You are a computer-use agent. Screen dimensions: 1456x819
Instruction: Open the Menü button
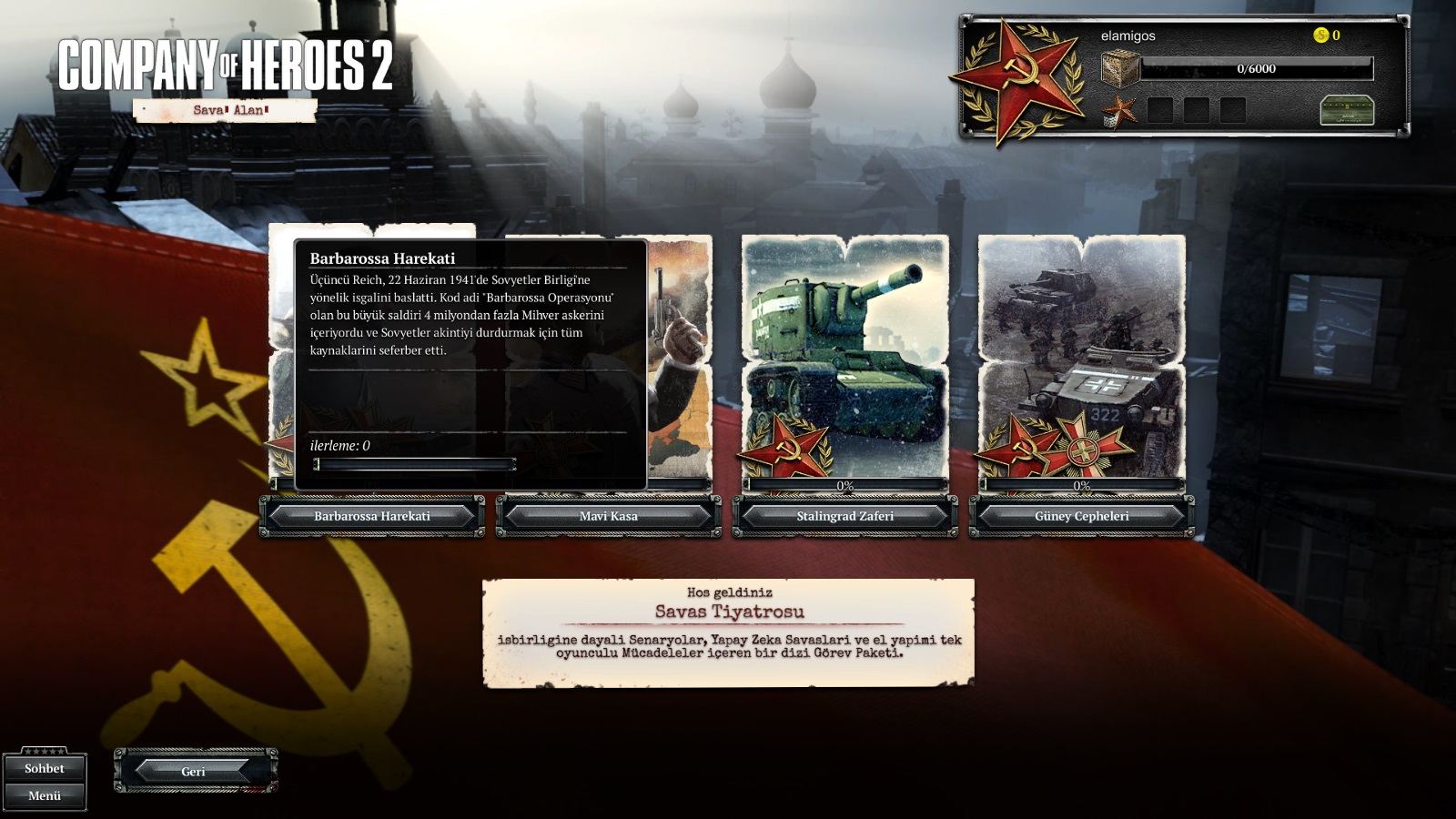tap(45, 795)
